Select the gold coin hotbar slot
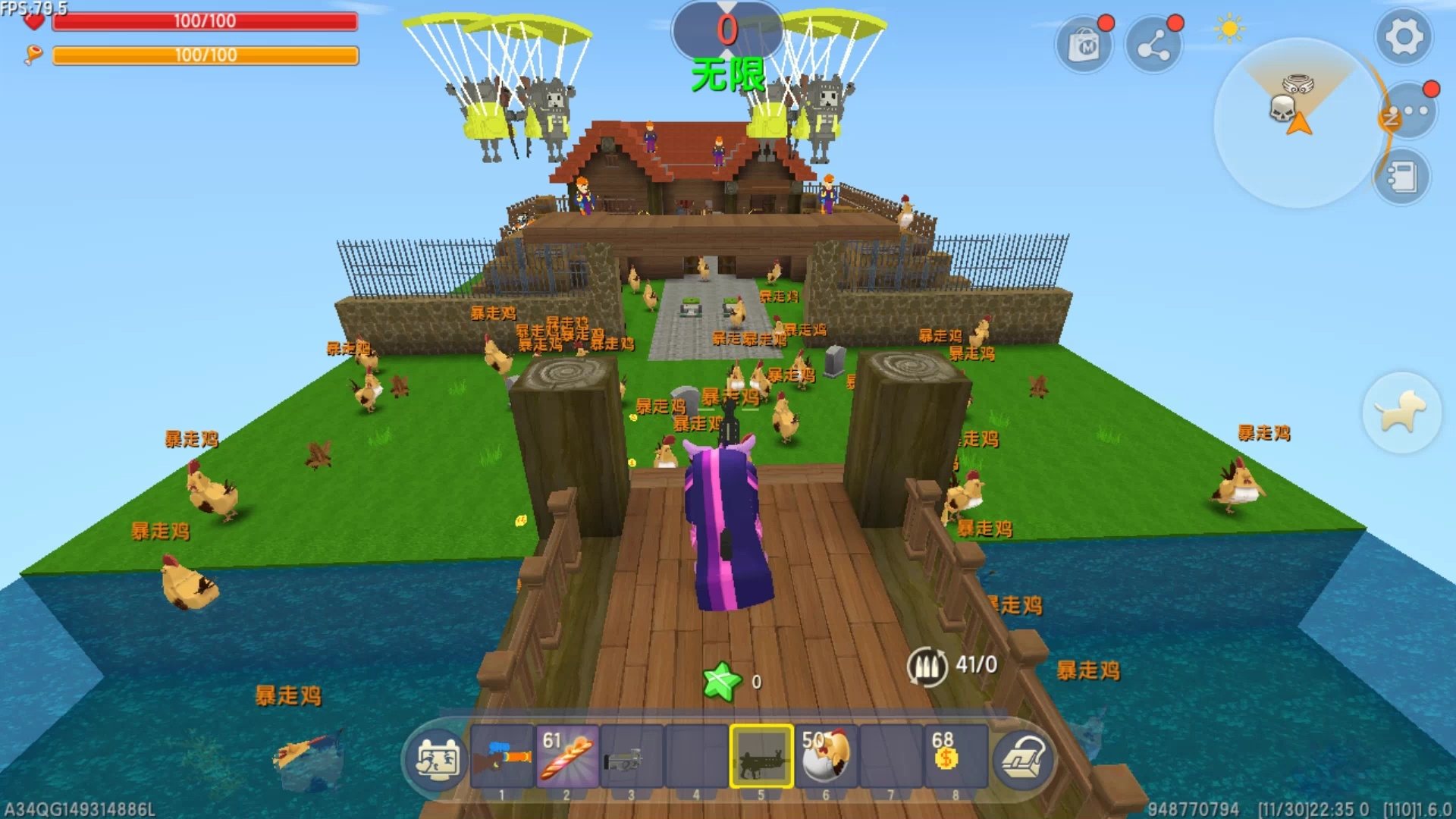This screenshot has height=819, width=1456. pos(955,757)
